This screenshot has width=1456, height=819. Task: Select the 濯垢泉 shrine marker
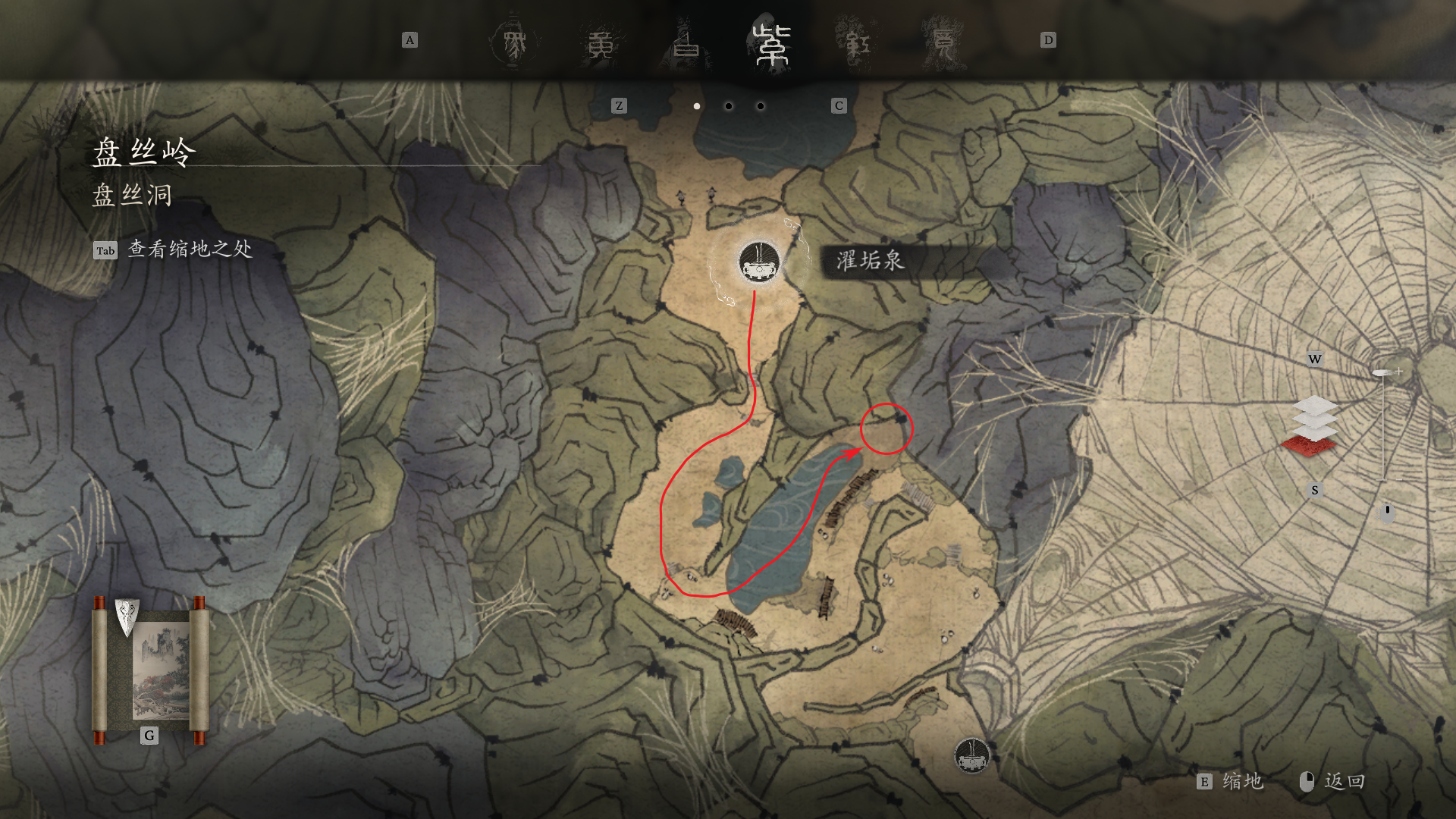pos(759,262)
